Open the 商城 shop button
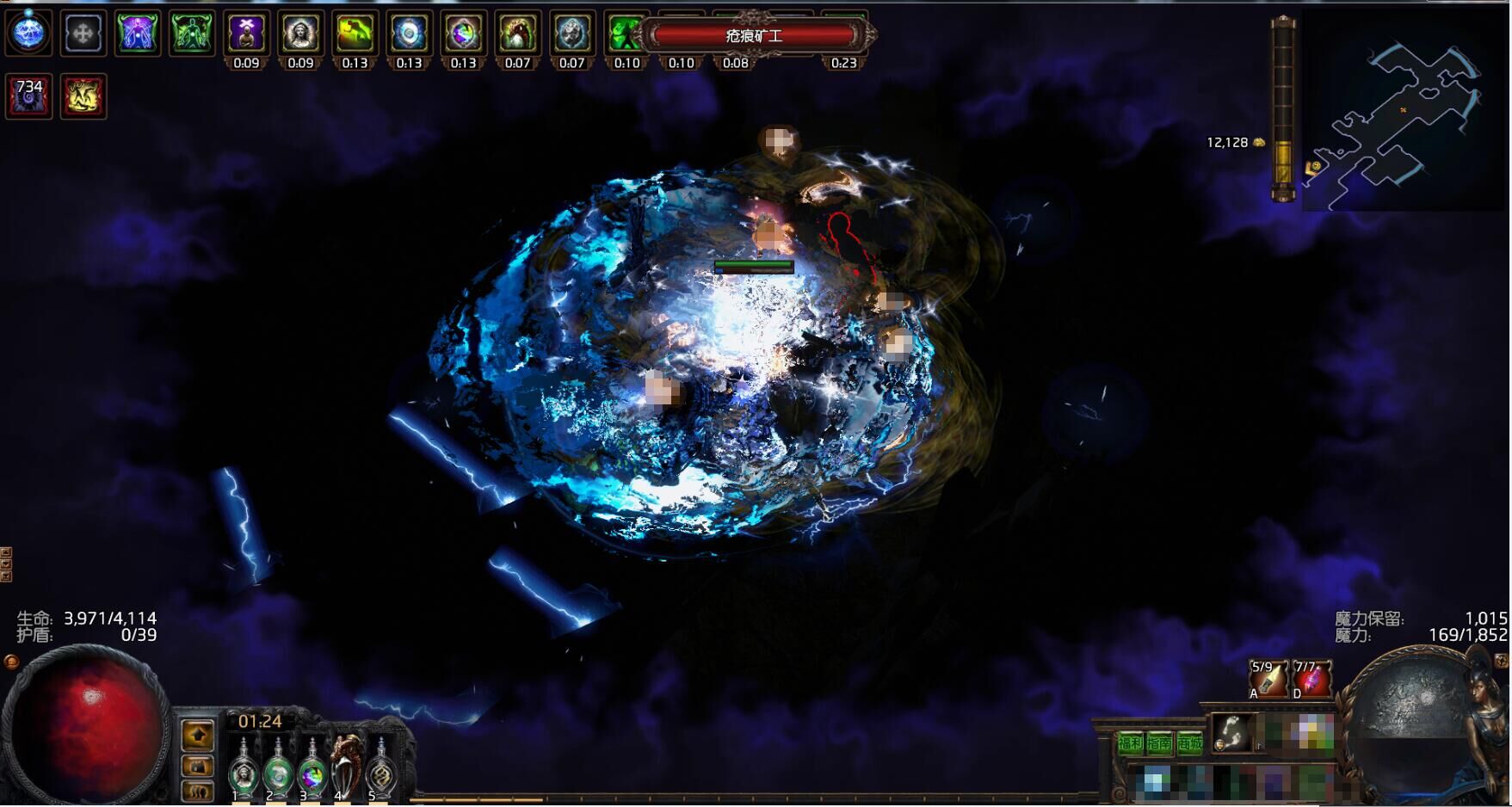Screen dimensions: 1512x807 coord(1189,743)
